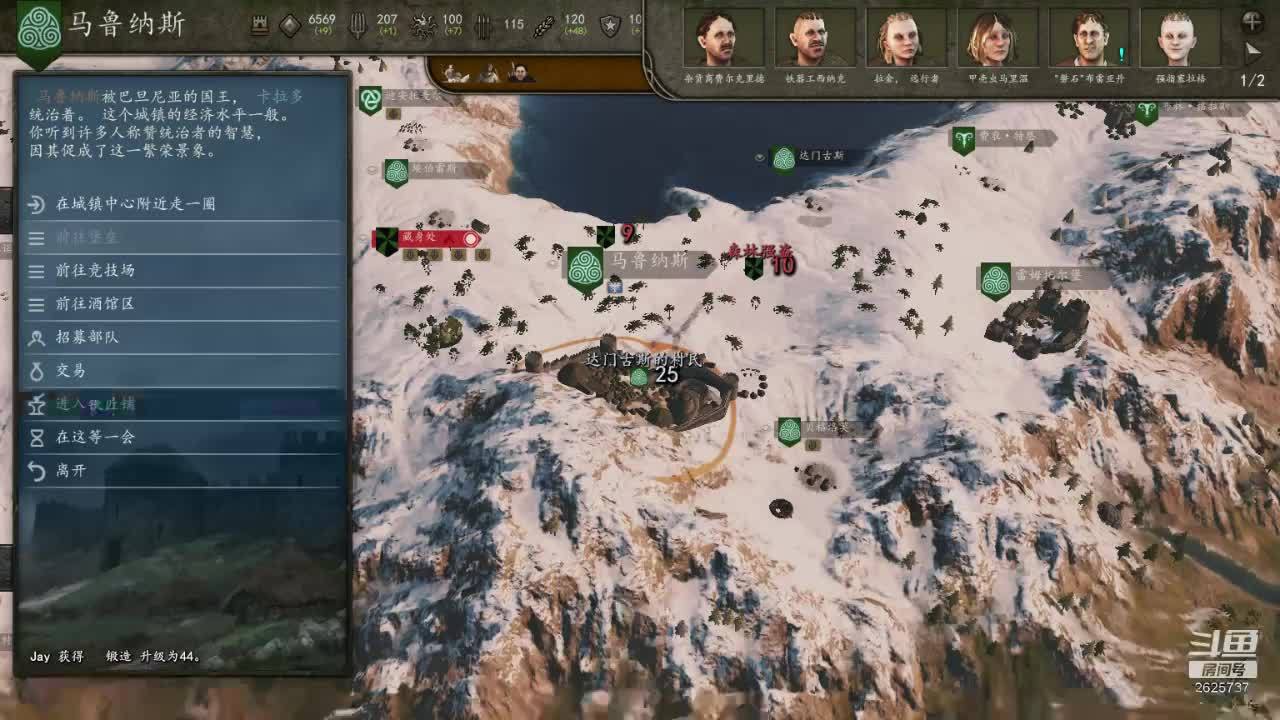Open the 甲壳虫 character portrait
The width and height of the screenshot is (1280, 720).
(997, 40)
